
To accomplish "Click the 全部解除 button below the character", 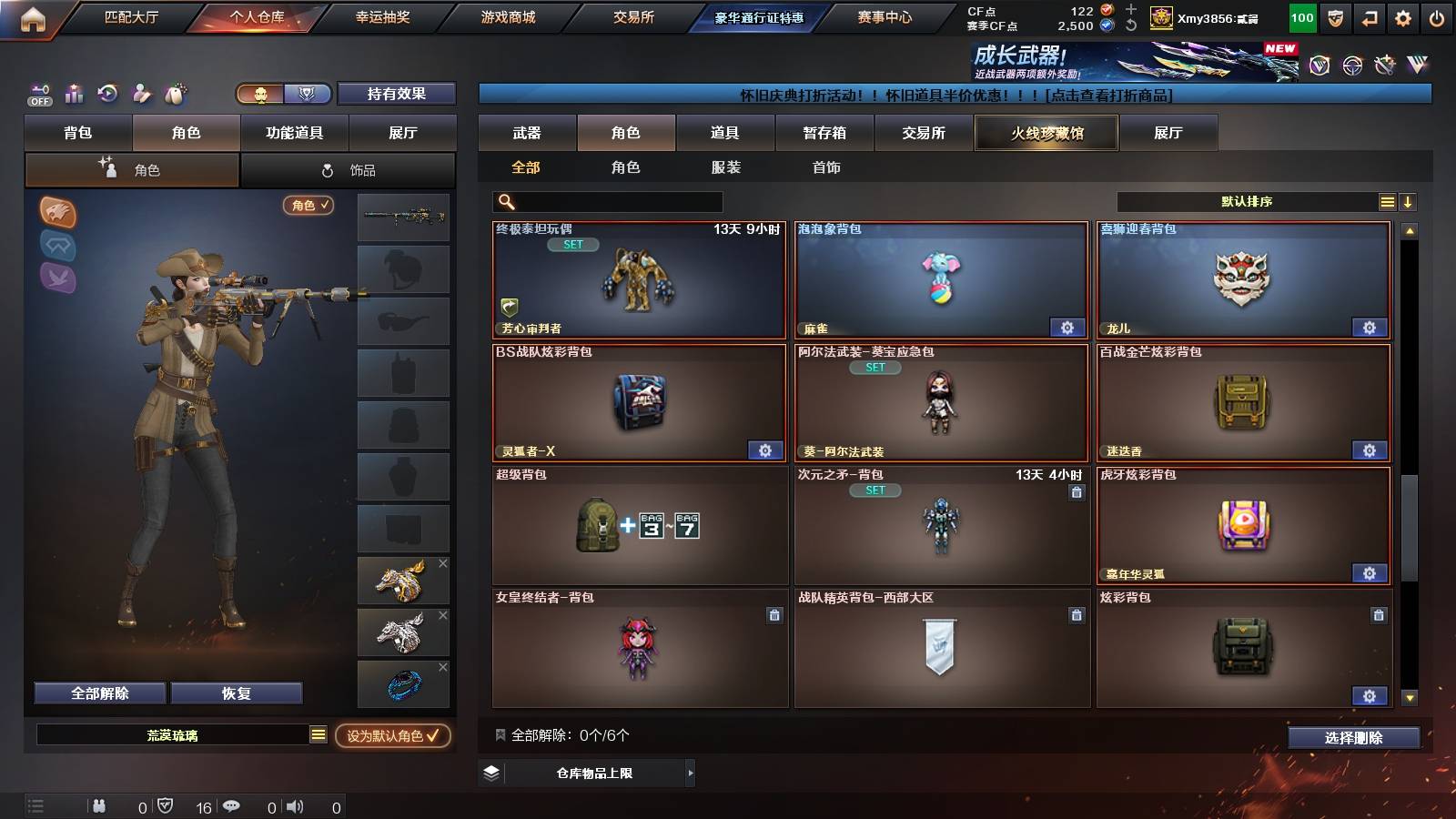I will click(x=98, y=693).
